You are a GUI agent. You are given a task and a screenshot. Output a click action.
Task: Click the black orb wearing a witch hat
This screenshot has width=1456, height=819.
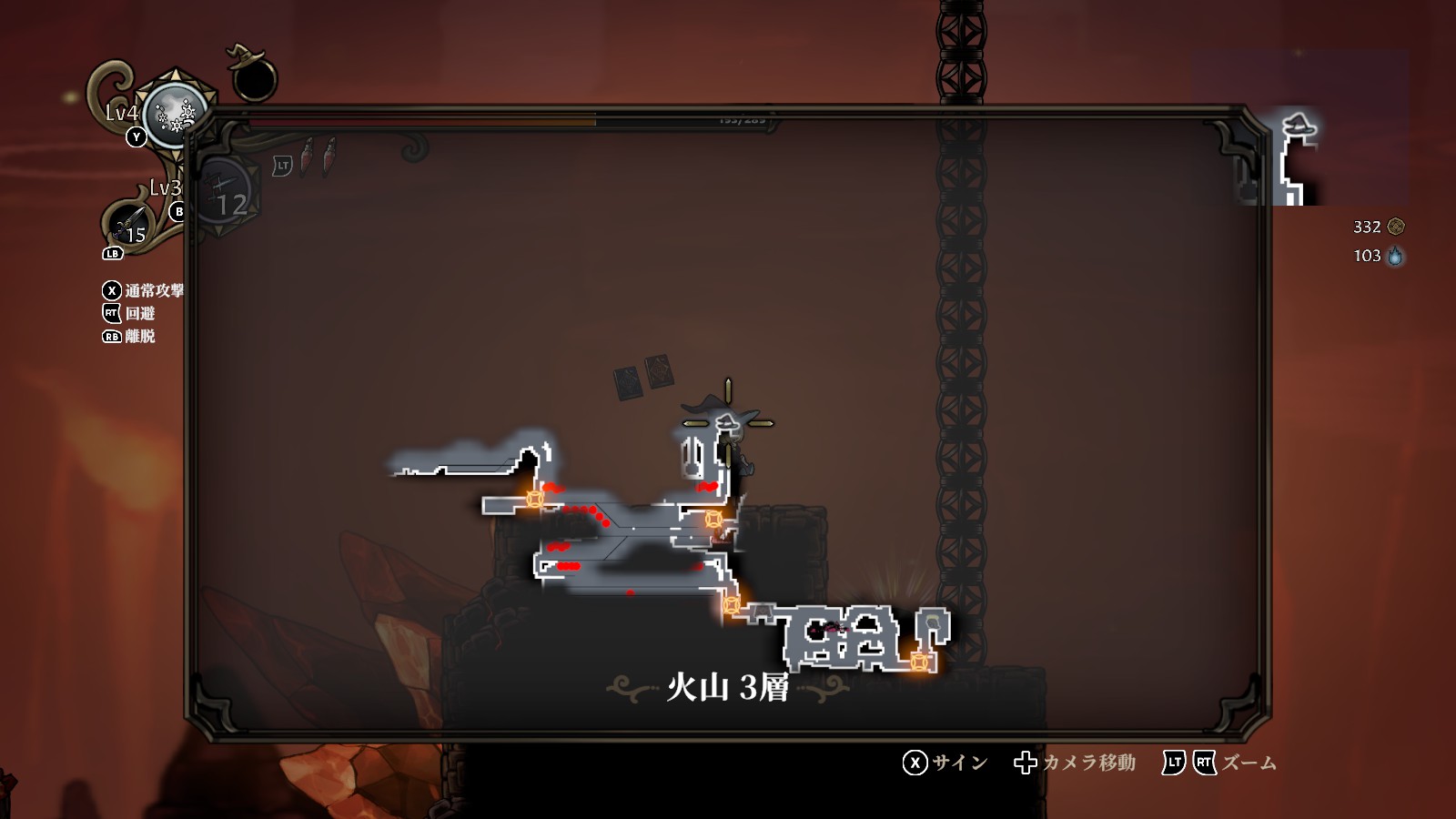tap(252, 77)
